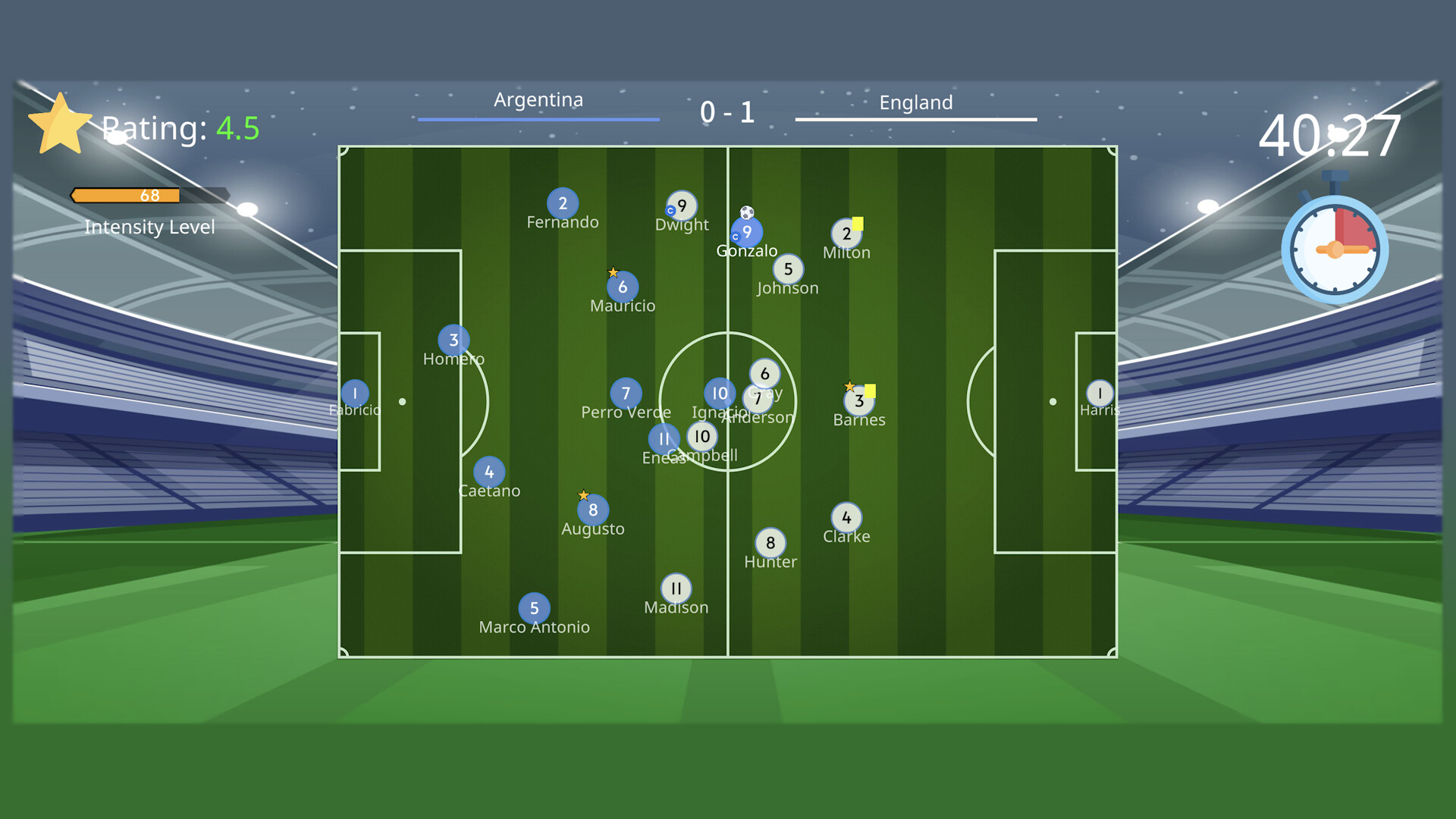Toggle Barnes's yellow card indicator

(x=871, y=389)
